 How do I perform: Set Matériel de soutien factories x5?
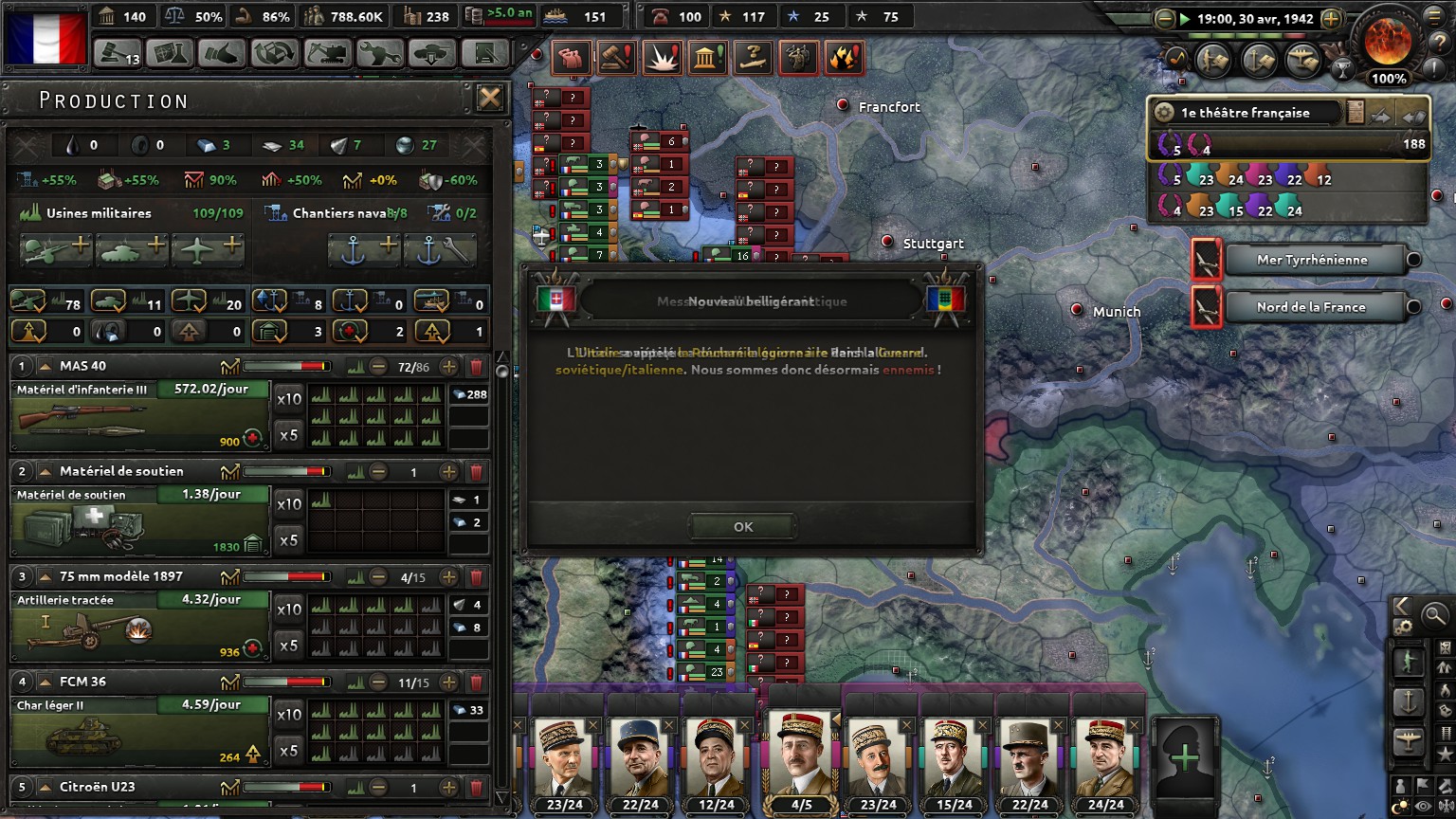tap(289, 540)
